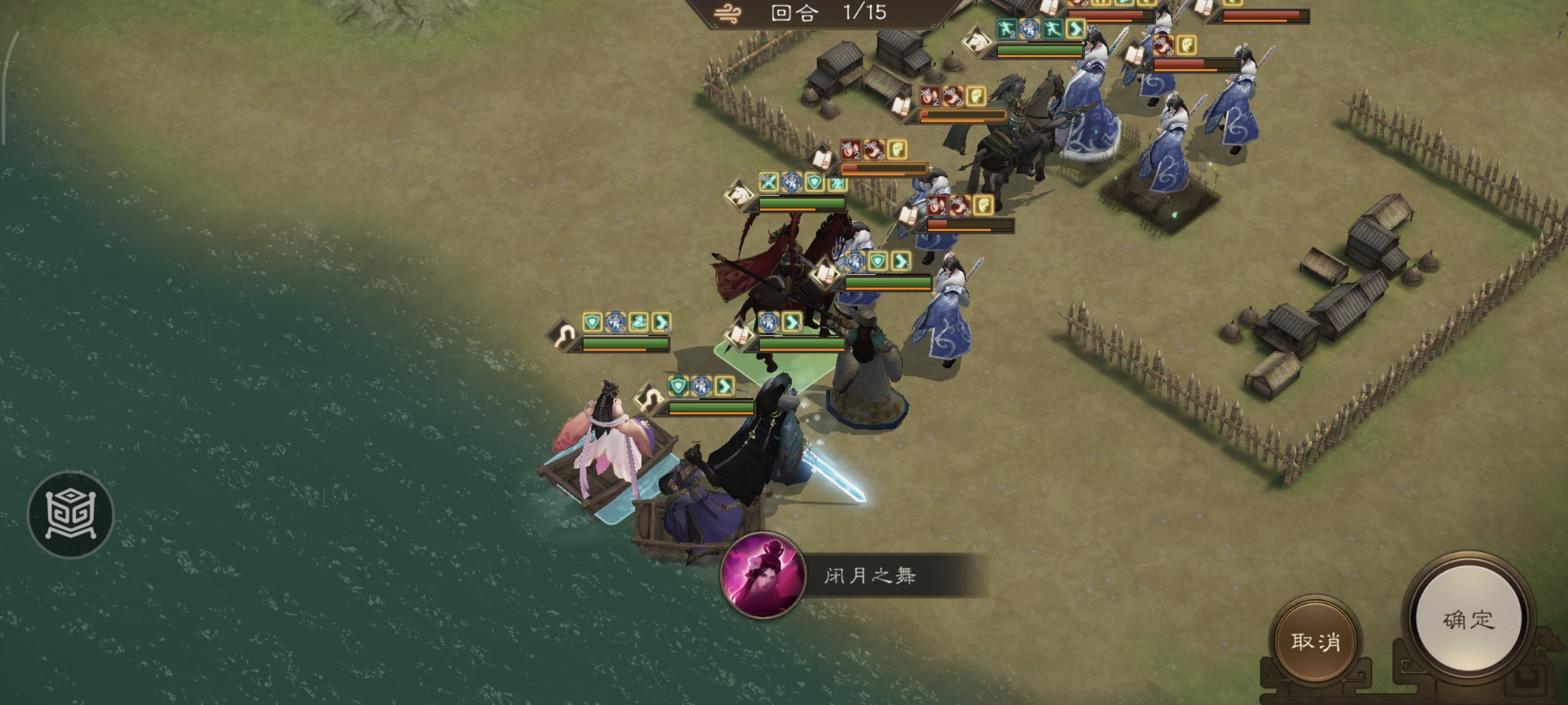Open the square emblem menu icon
Image resolution: width=1568 pixels, height=705 pixels.
[x=70, y=514]
